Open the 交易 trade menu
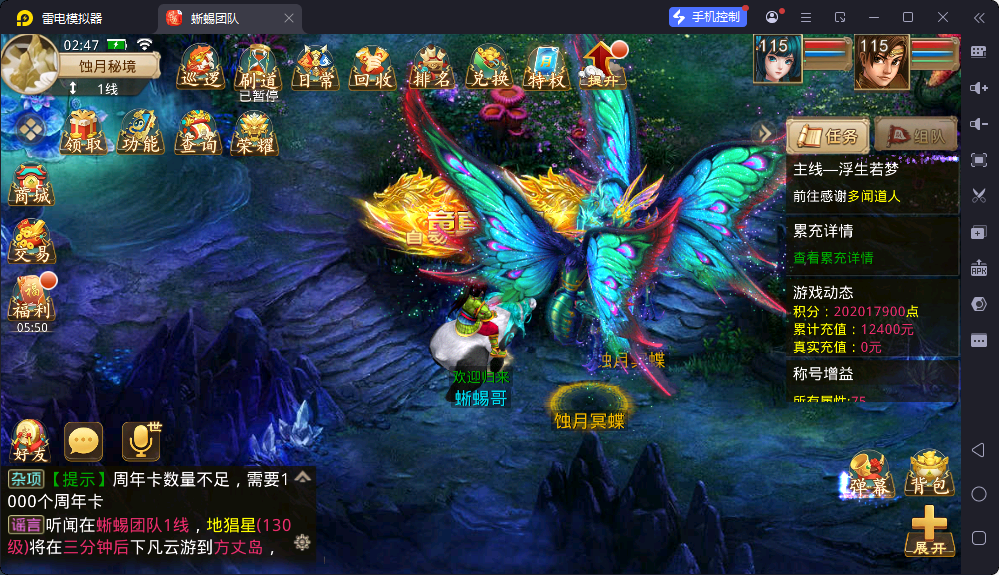Viewport: 999px width, 575px height. [x=31, y=242]
